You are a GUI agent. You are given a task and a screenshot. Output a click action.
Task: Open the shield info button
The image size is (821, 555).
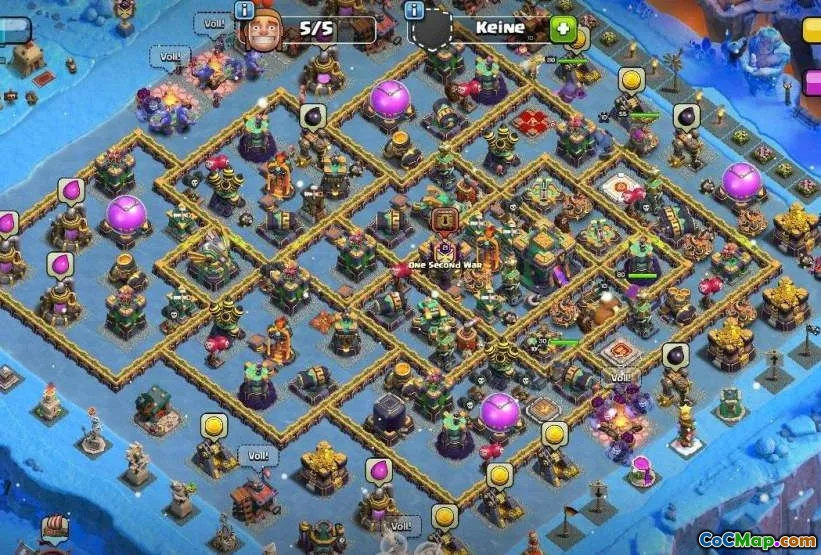coord(414,11)
